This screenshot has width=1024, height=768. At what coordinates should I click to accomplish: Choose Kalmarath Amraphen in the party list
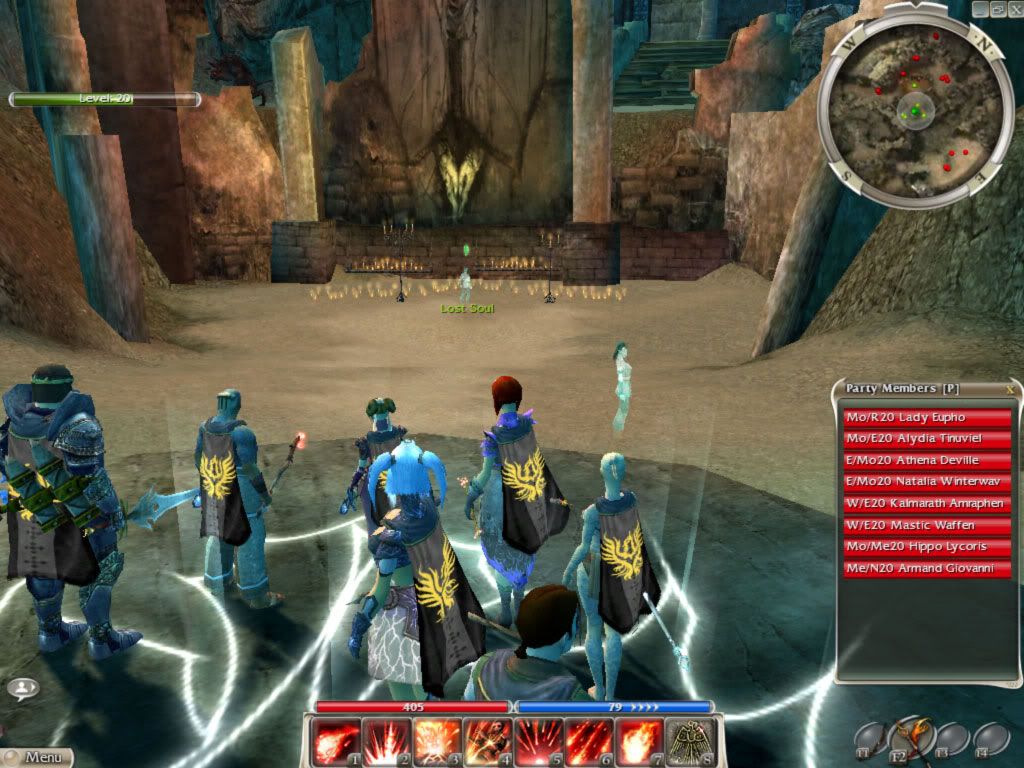point(927,504)
